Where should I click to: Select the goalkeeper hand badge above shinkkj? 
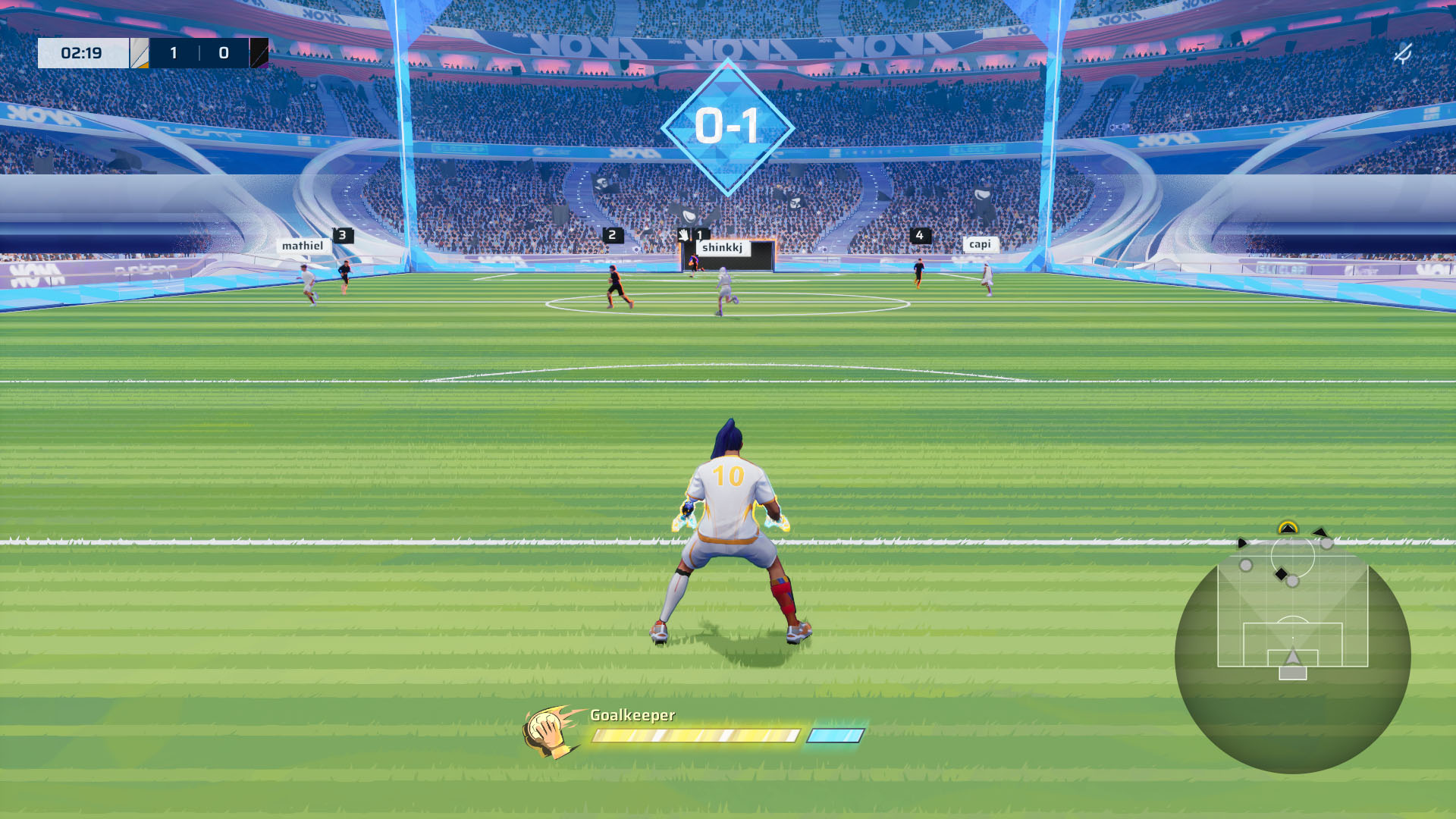pos(684,236)
